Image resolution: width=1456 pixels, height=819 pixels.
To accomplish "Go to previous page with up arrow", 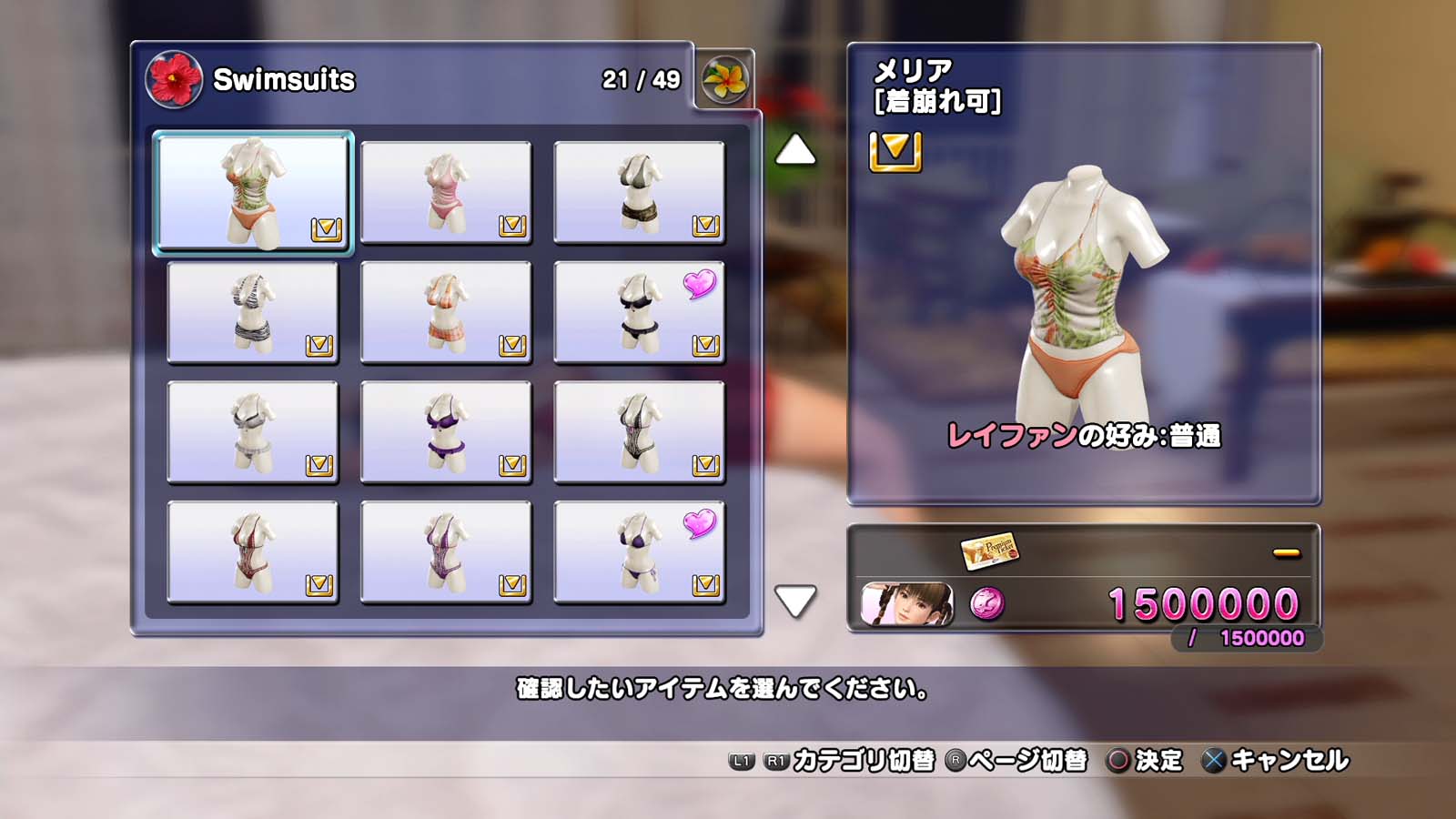I will 795,150.
